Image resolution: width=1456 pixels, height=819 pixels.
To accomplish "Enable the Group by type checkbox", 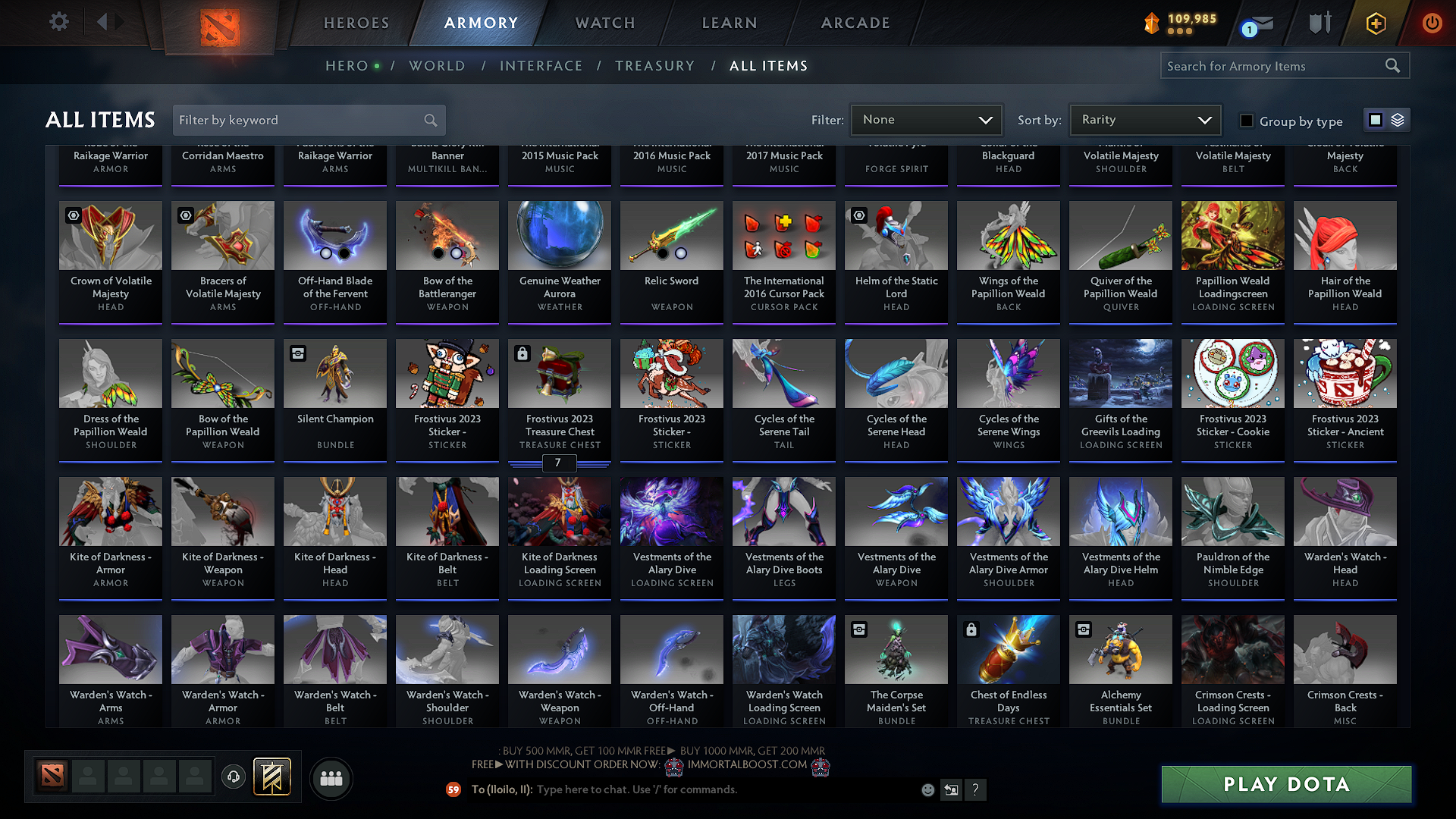I will tap(1246, 121).
